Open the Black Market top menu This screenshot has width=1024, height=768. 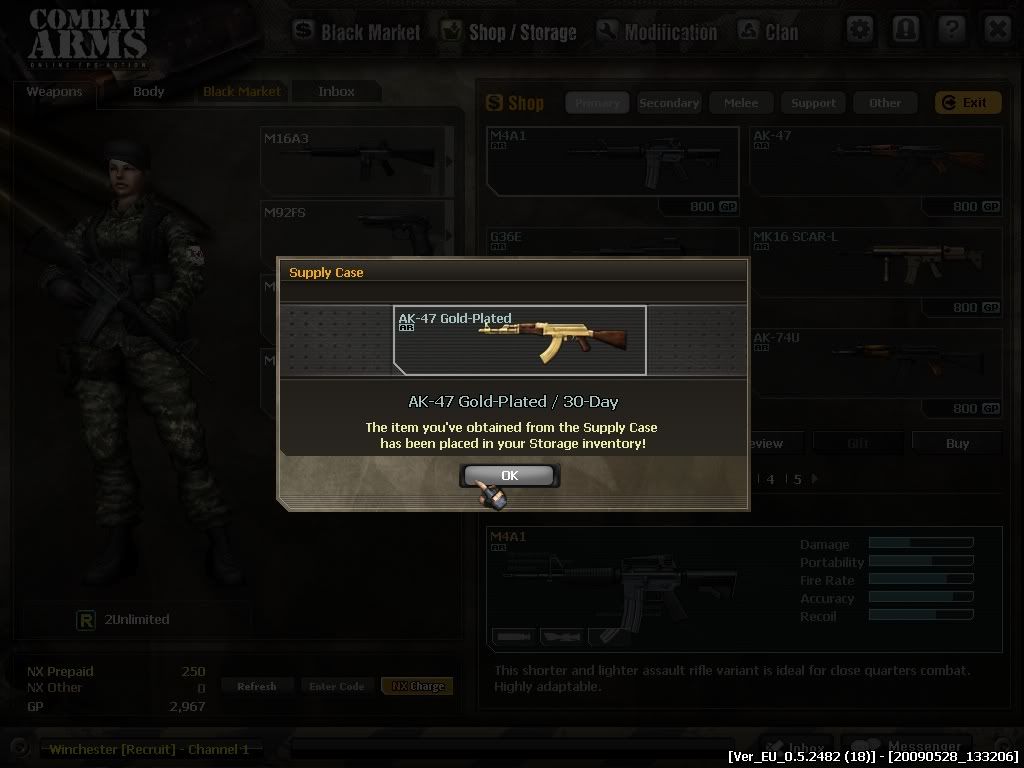coord(357,32)
